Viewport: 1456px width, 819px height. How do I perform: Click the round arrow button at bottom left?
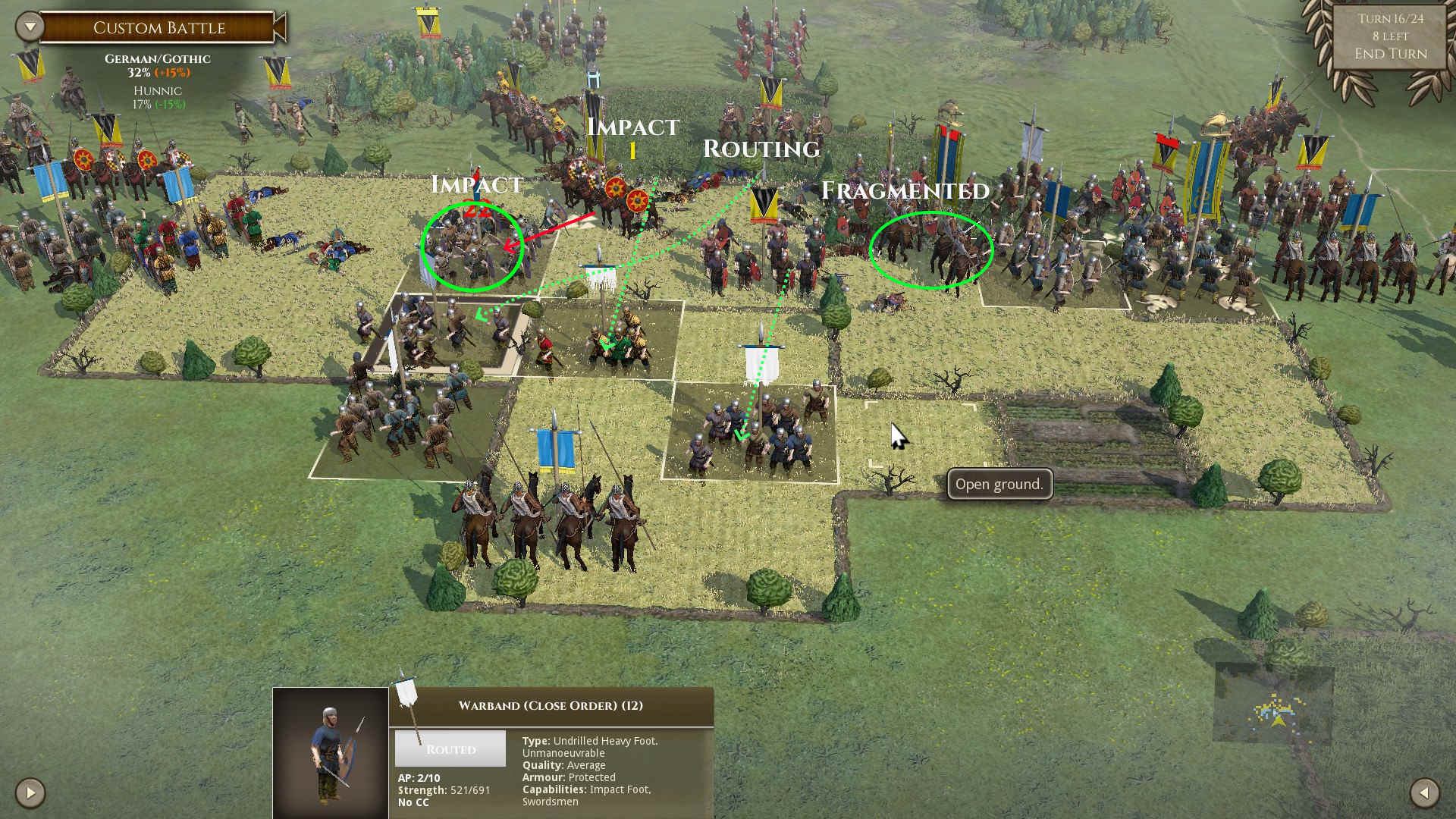[30, 793]
